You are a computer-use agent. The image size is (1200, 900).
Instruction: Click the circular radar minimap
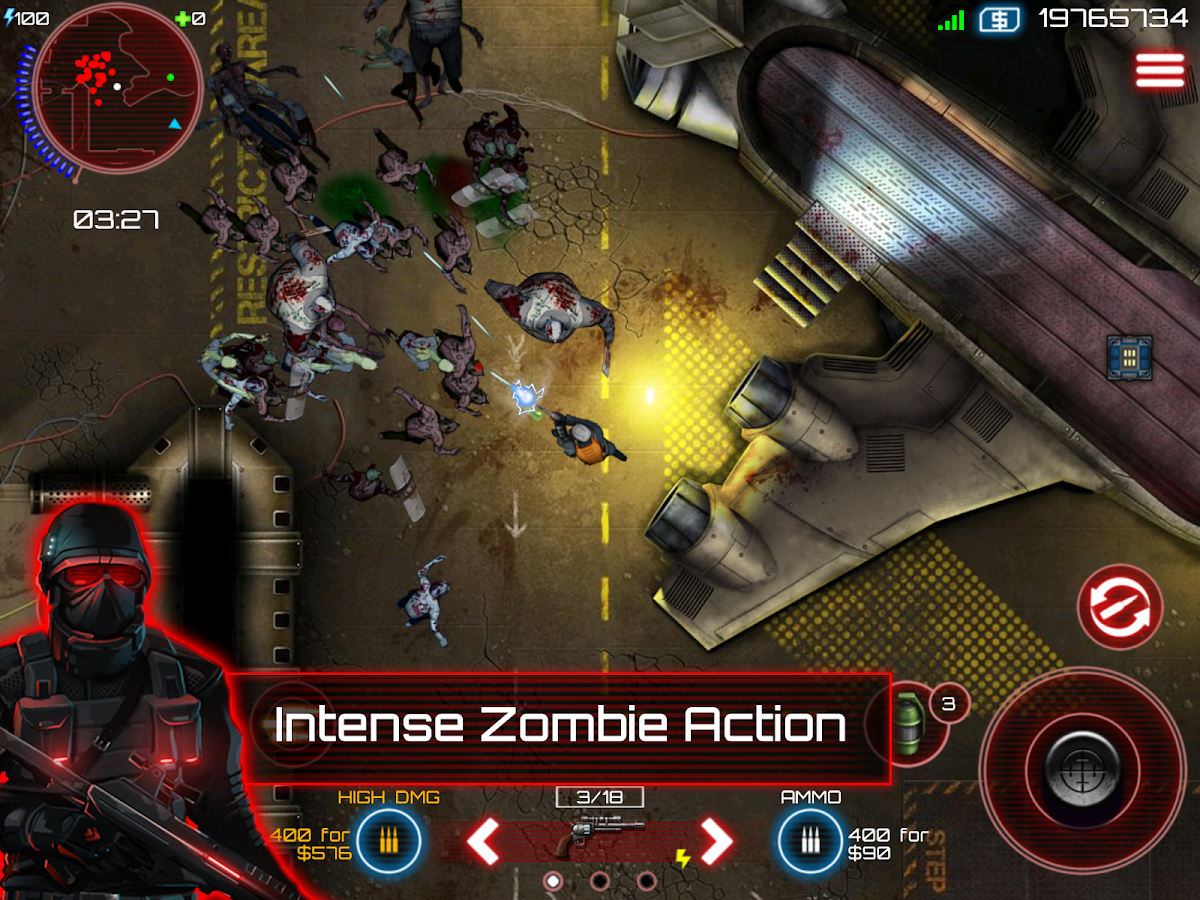click(x=116, y=88)
